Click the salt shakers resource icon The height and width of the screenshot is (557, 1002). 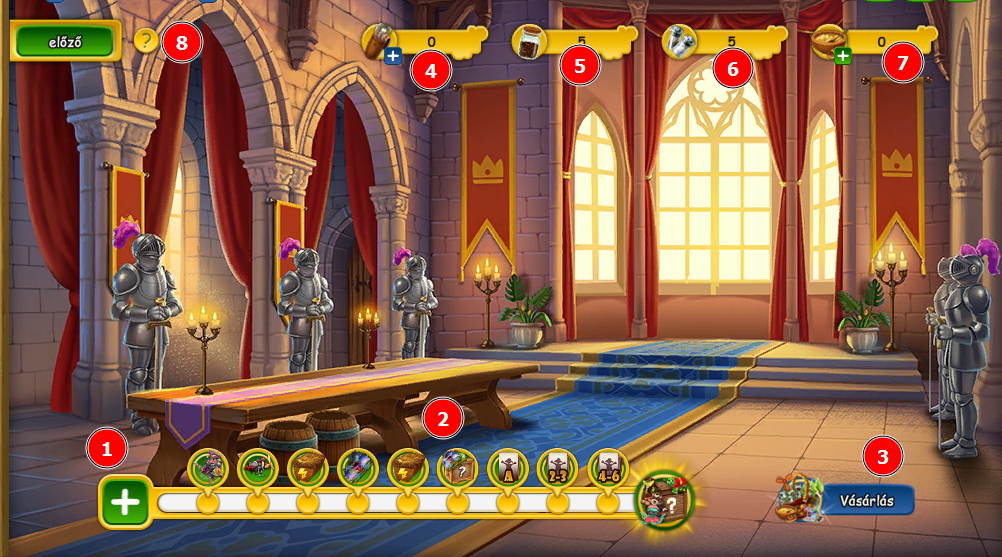679,42
